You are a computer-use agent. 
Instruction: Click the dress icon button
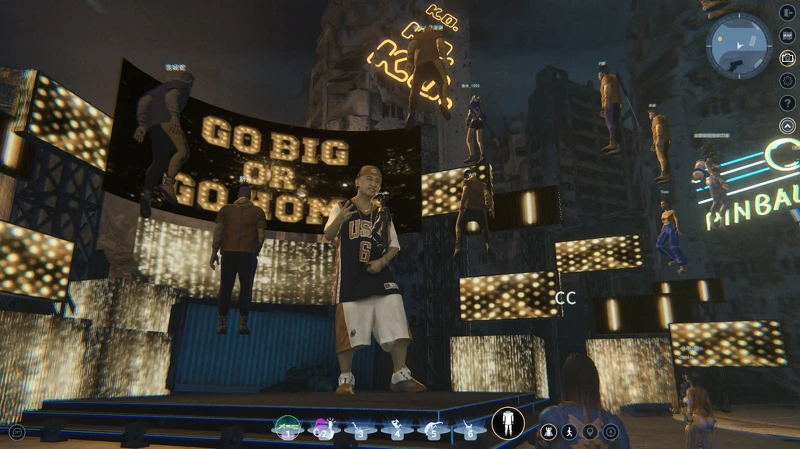(x=548, y=432)
